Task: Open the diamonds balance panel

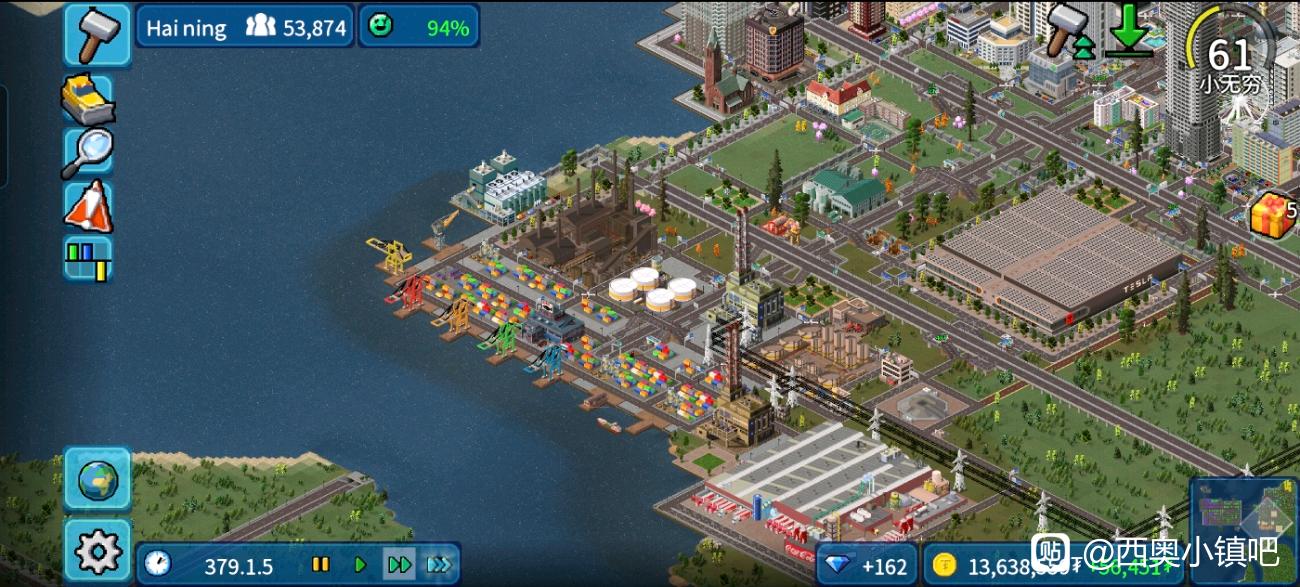Action: 865,566
